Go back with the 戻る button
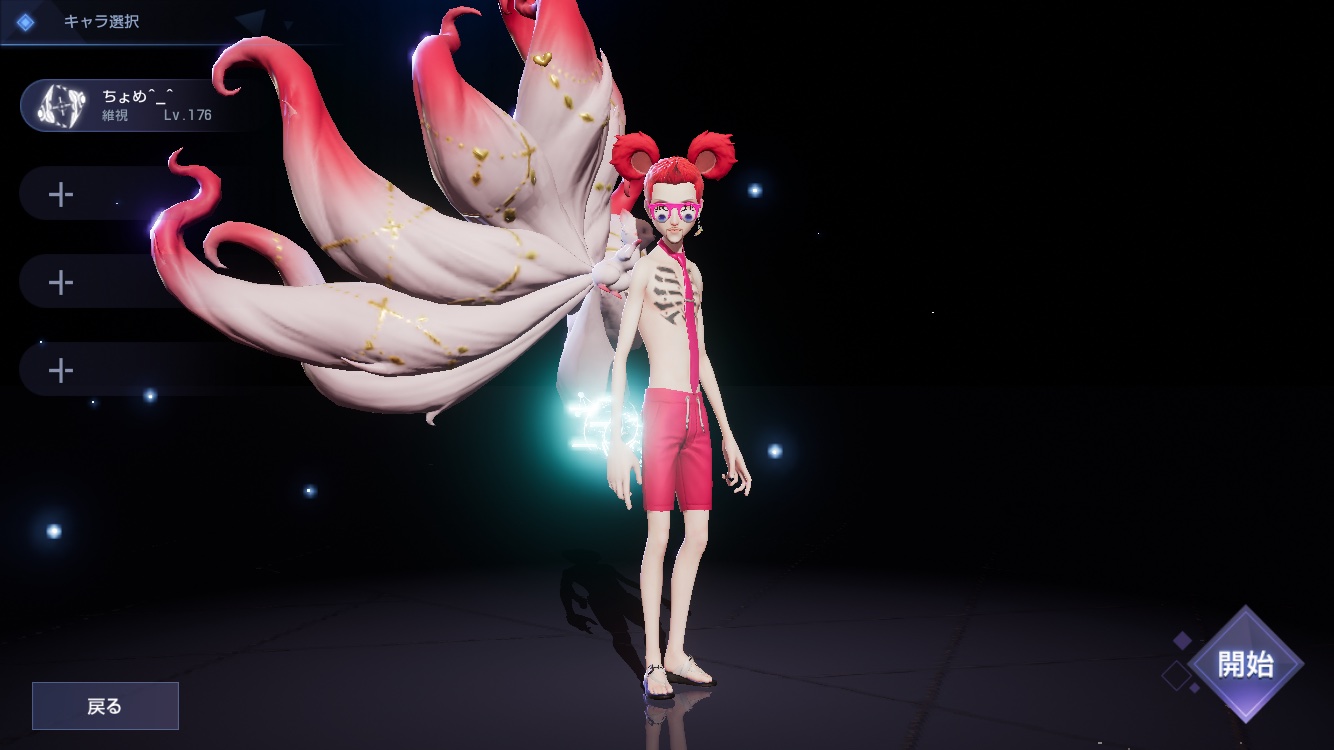 tap(105, 706)
